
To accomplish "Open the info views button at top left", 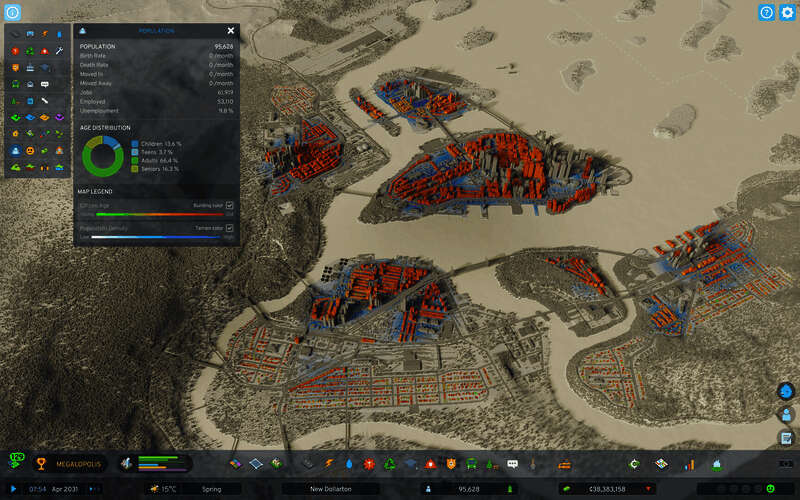I will pos(13,12).
